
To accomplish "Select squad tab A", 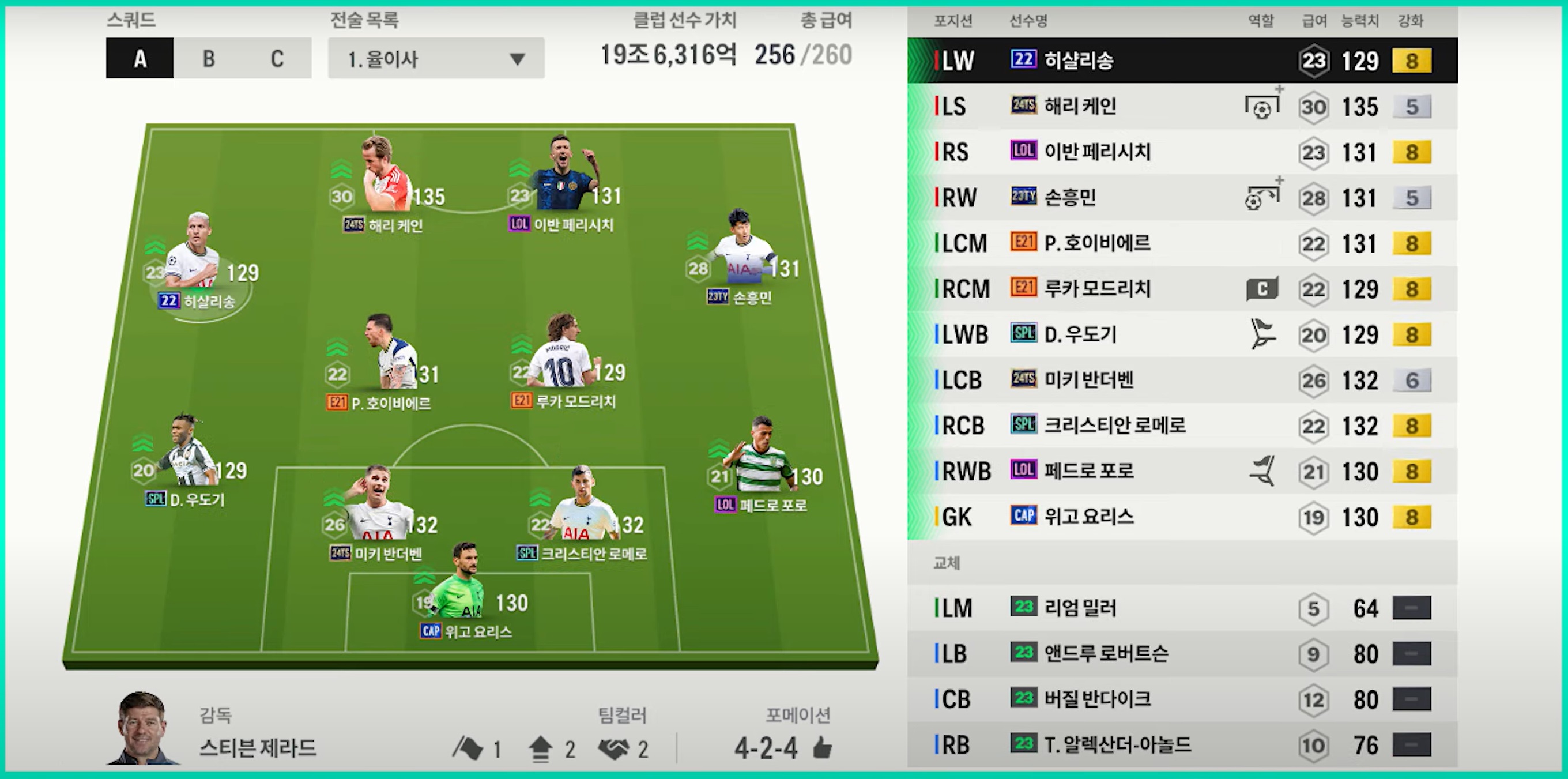I will pos(140,58).
